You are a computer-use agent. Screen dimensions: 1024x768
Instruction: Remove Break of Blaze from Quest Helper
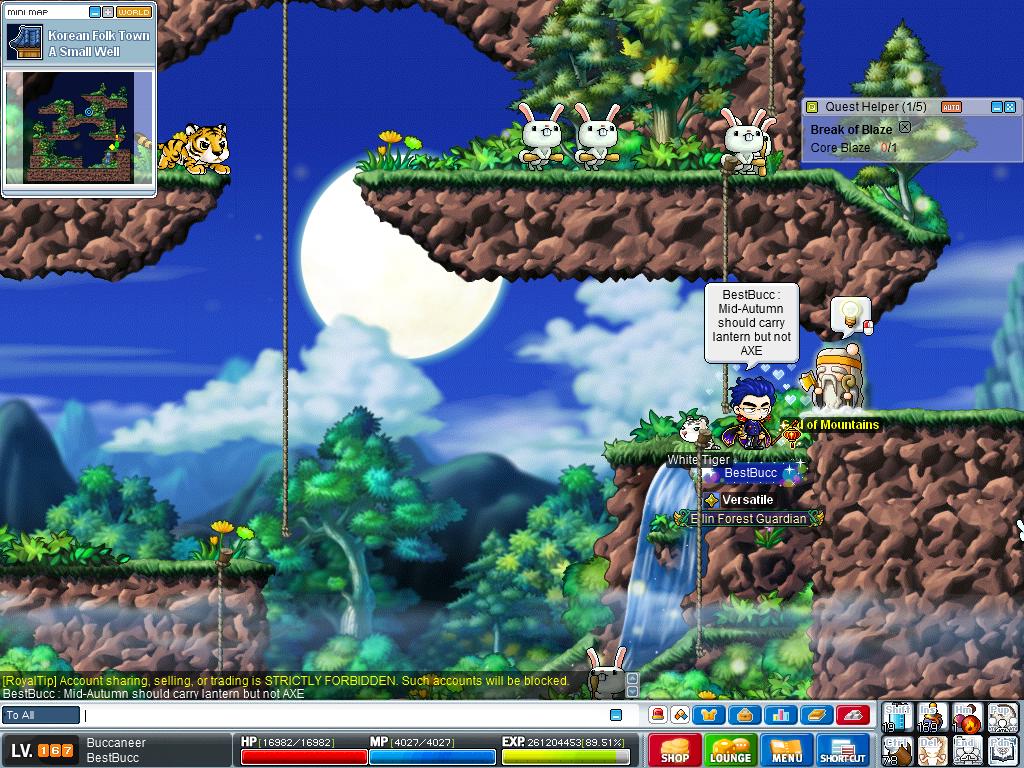905,128
